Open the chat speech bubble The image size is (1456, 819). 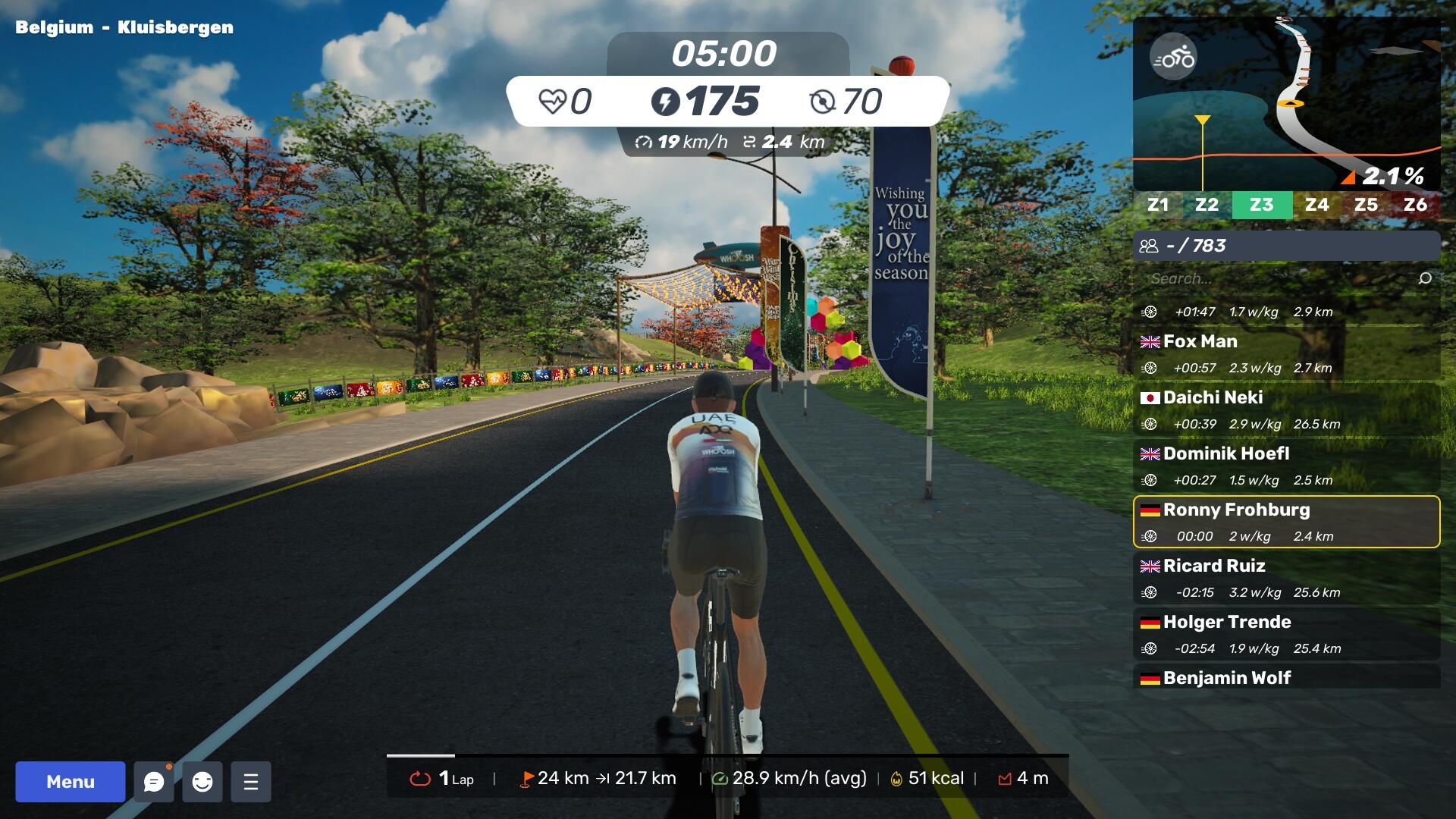(154, 781)
